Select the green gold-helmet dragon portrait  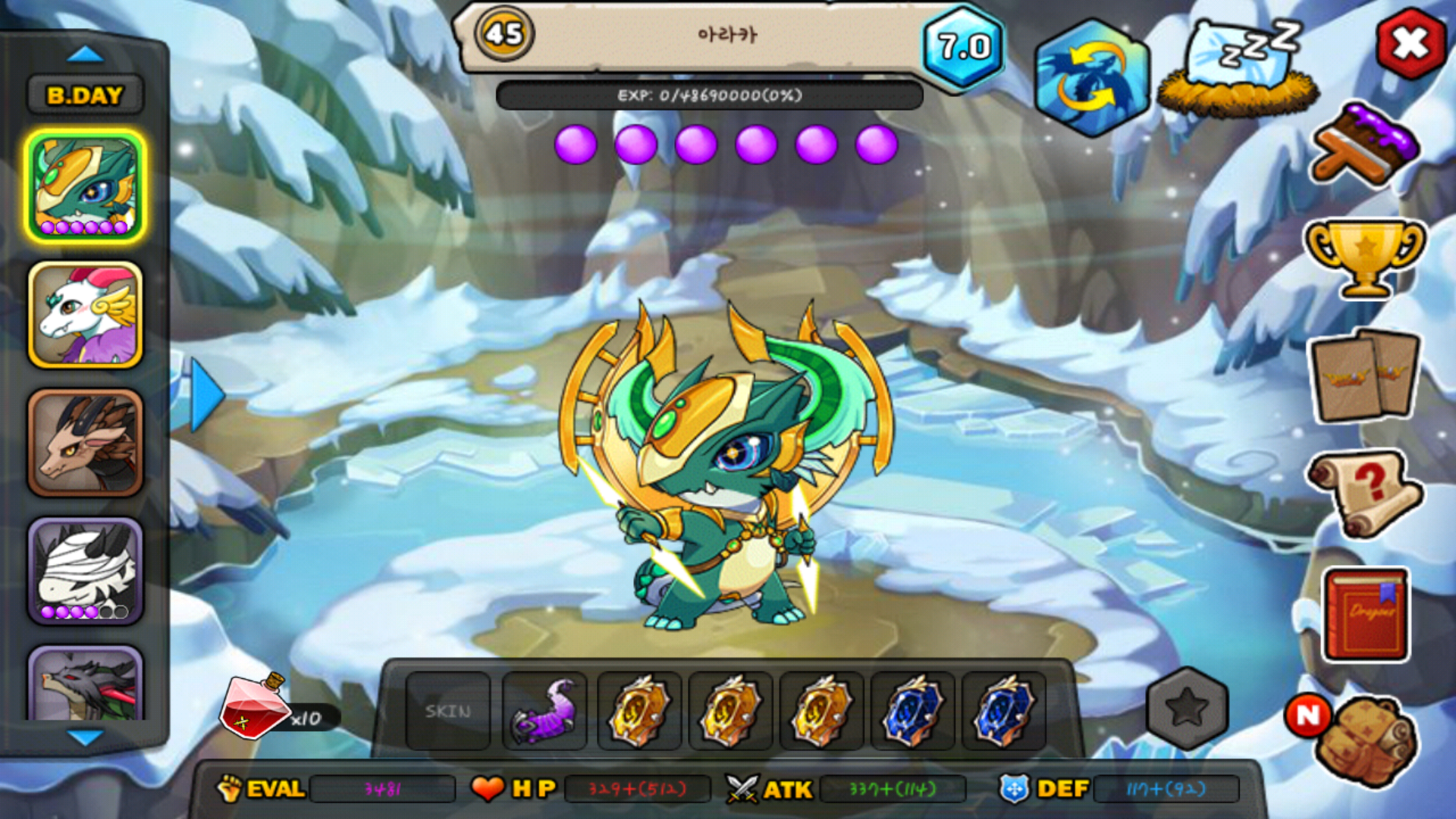coord(85,186)
